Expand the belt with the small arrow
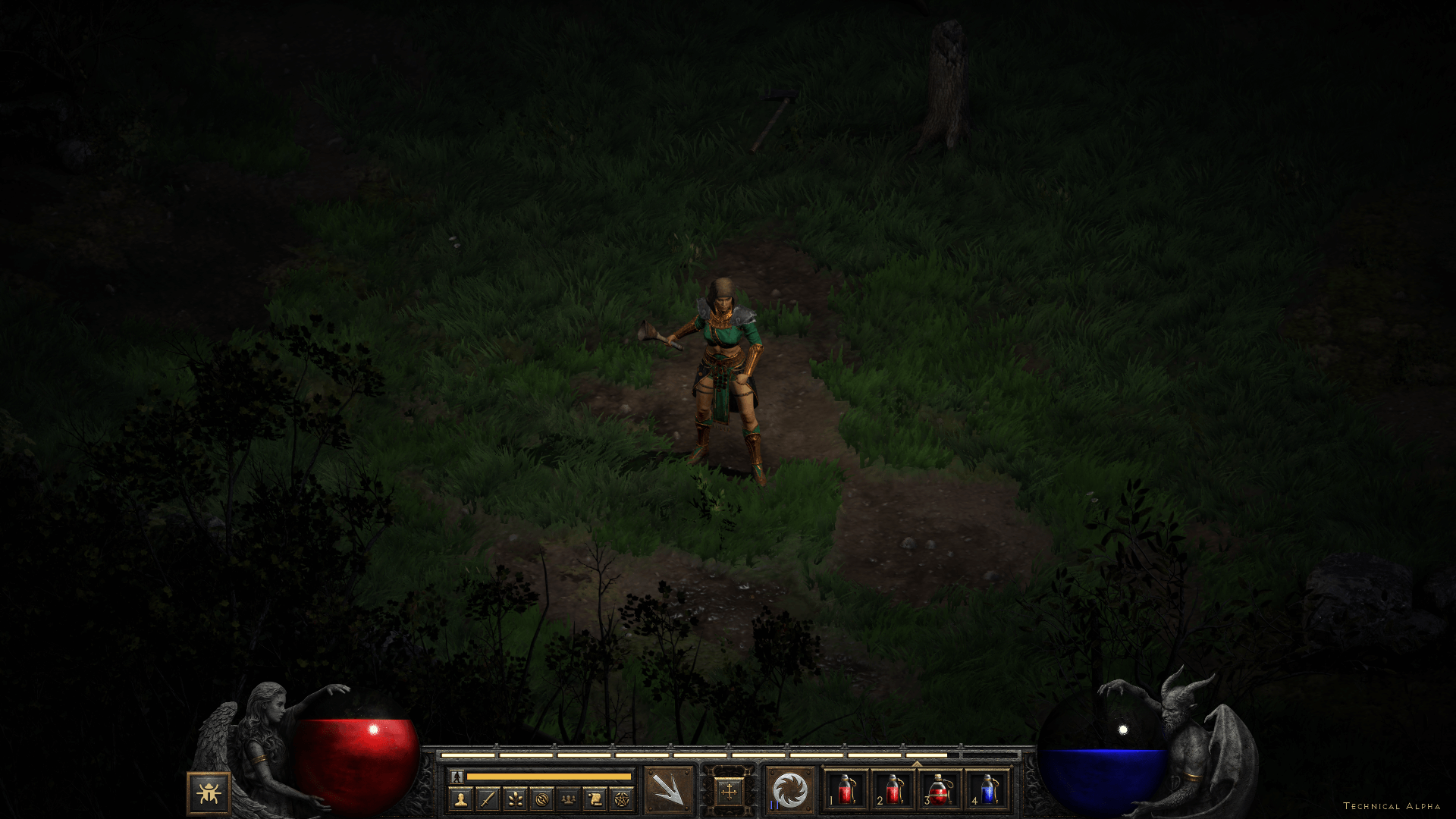This screenshot has width=1456, height=819. click(x=916, y=764)
